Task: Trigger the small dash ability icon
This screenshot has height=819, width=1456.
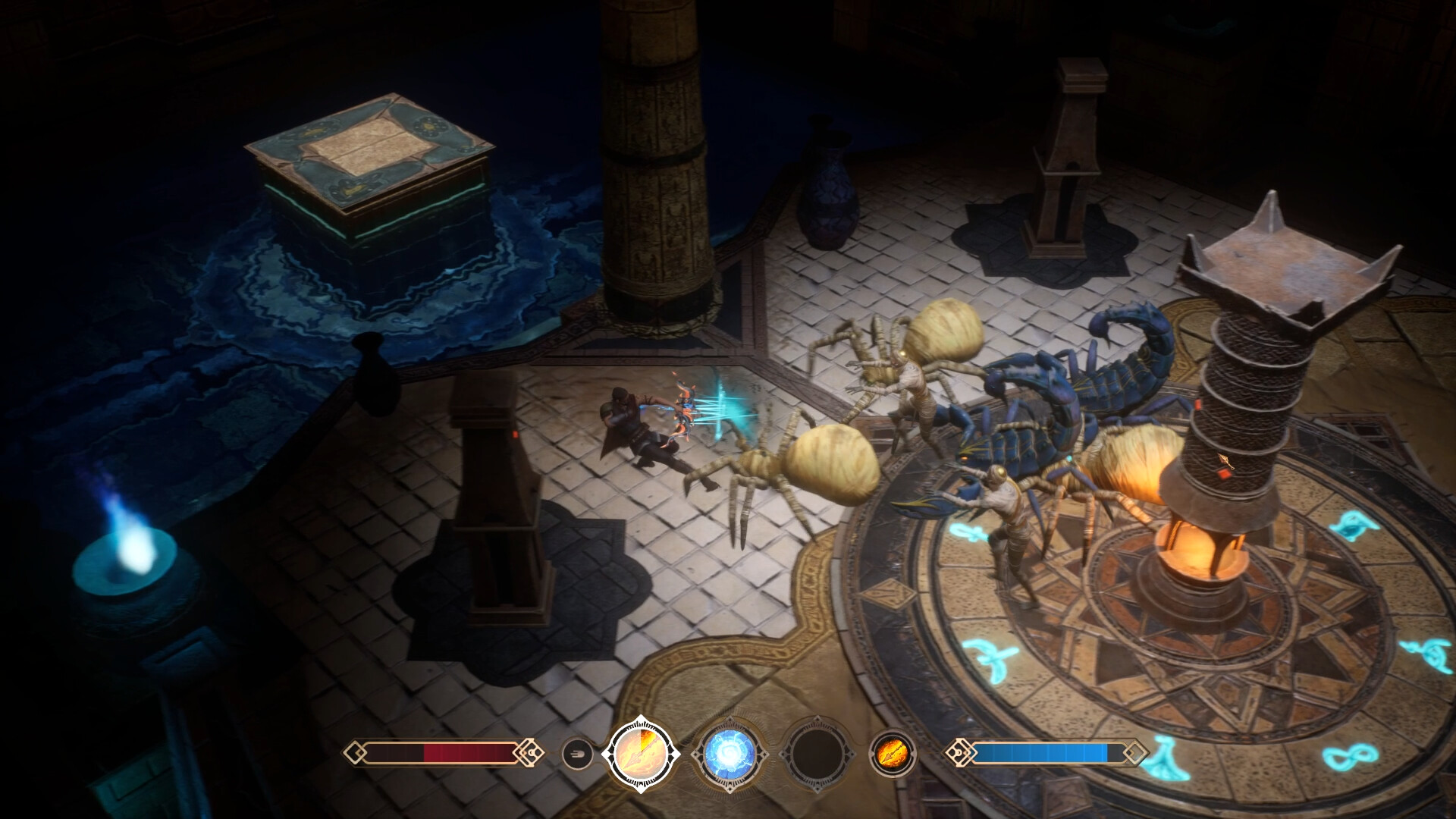Action: 576,754
